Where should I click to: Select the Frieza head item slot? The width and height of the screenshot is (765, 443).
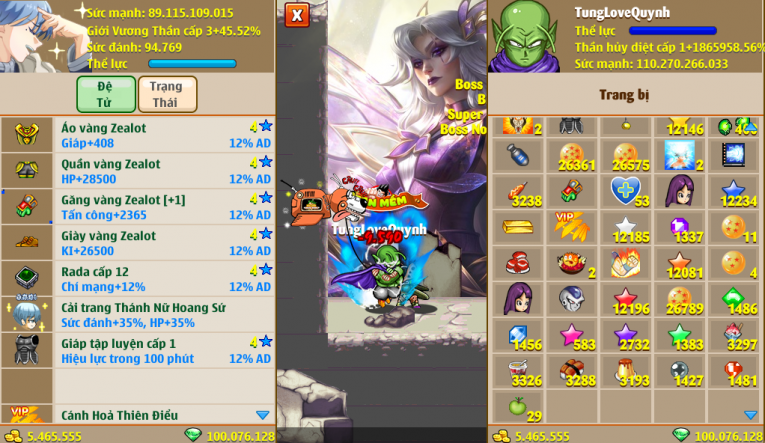click(572, 299)
